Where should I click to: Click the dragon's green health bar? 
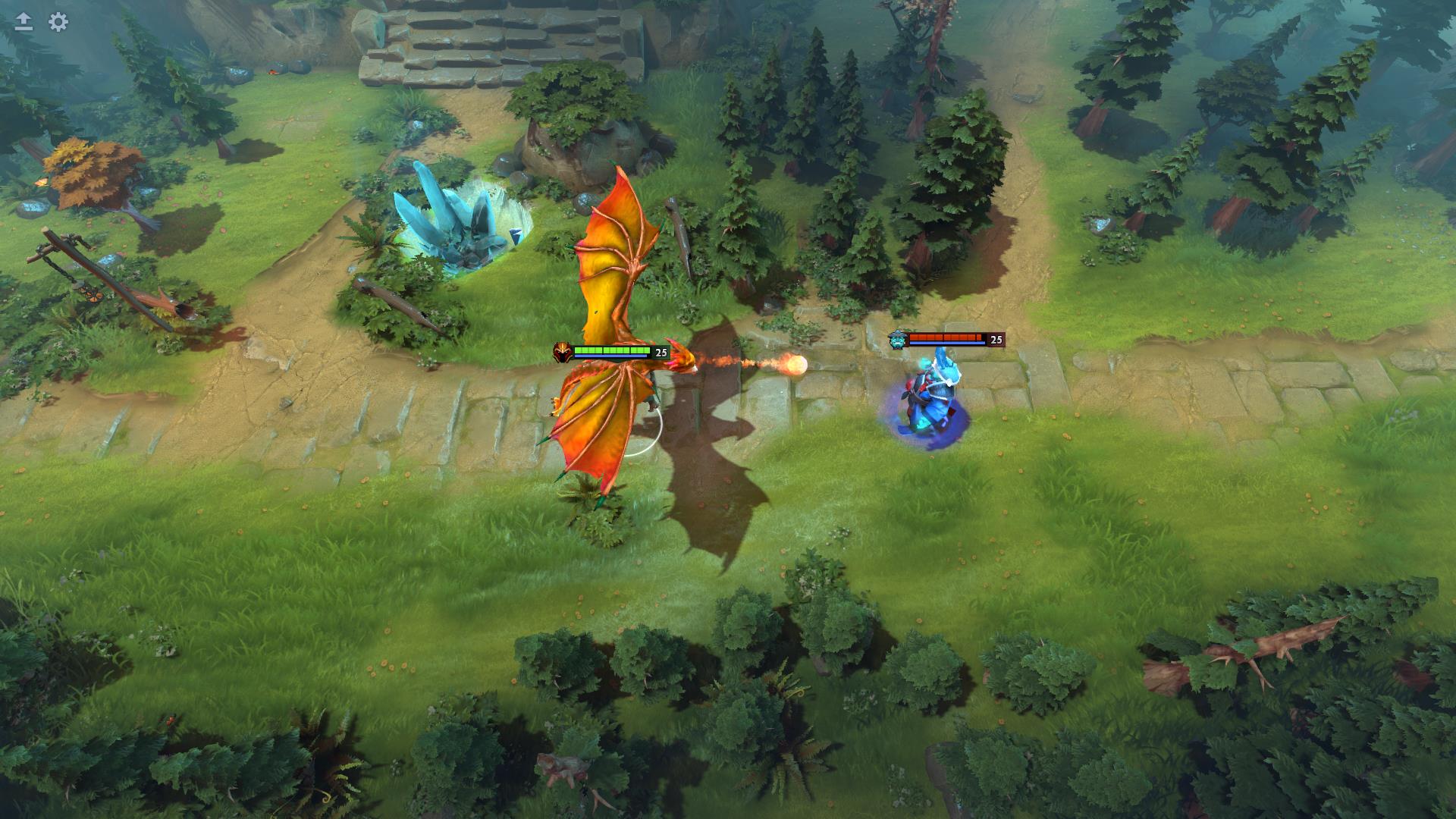(610, 350)
